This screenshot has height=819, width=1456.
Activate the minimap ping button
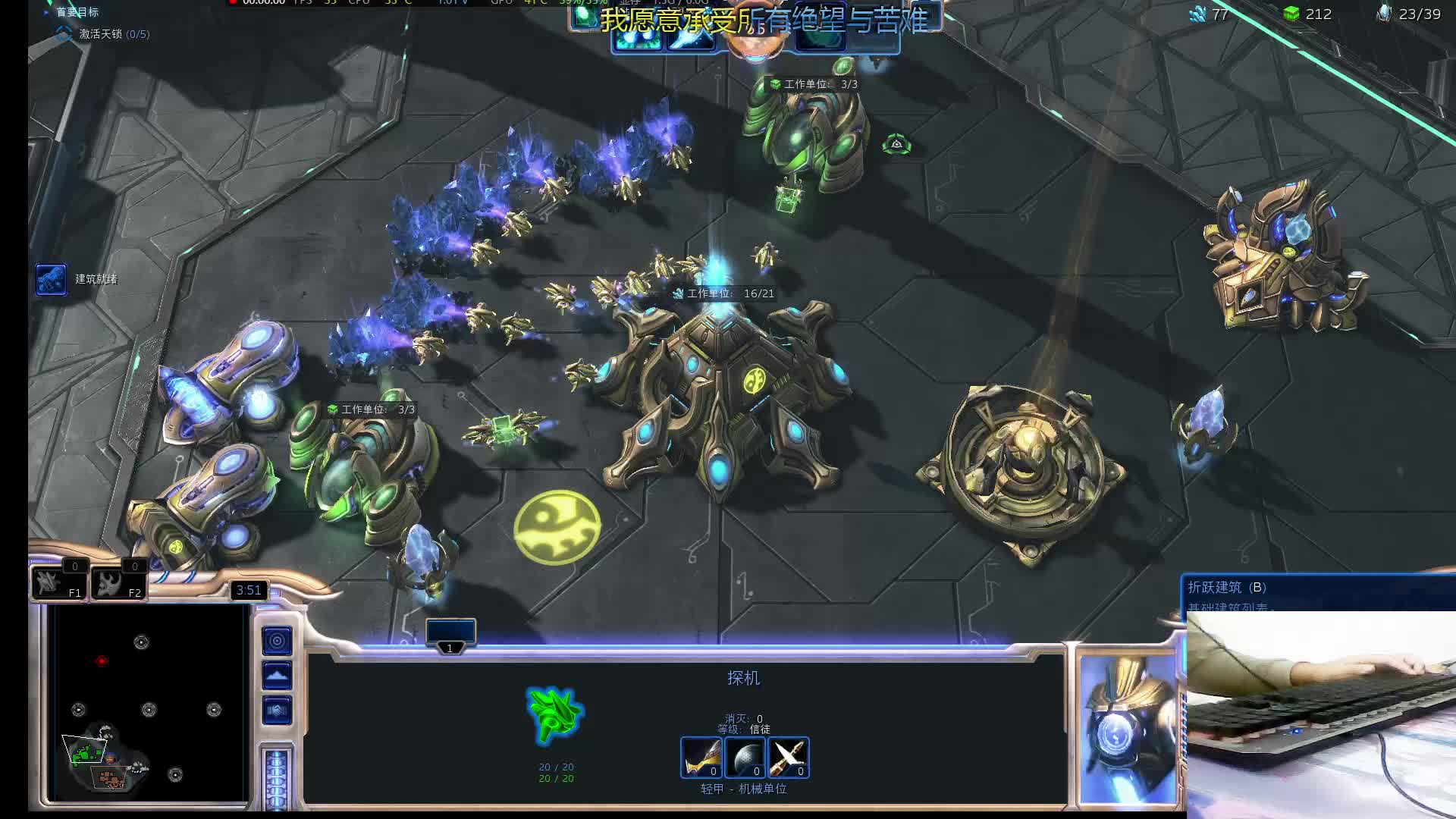(277, 641)
